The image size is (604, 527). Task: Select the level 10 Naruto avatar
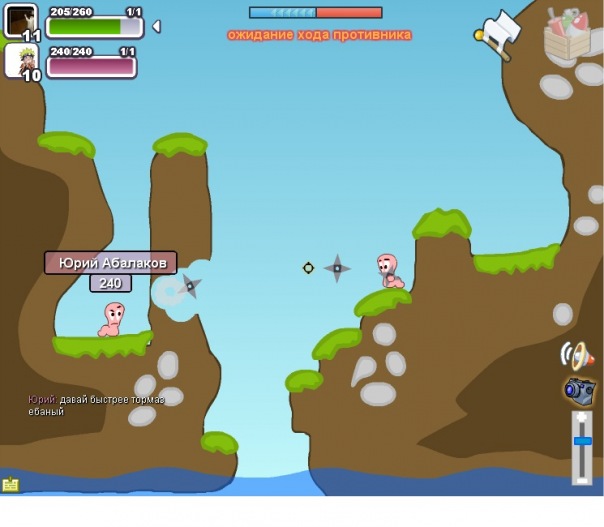pyautogui.click(x=21, y=60)
